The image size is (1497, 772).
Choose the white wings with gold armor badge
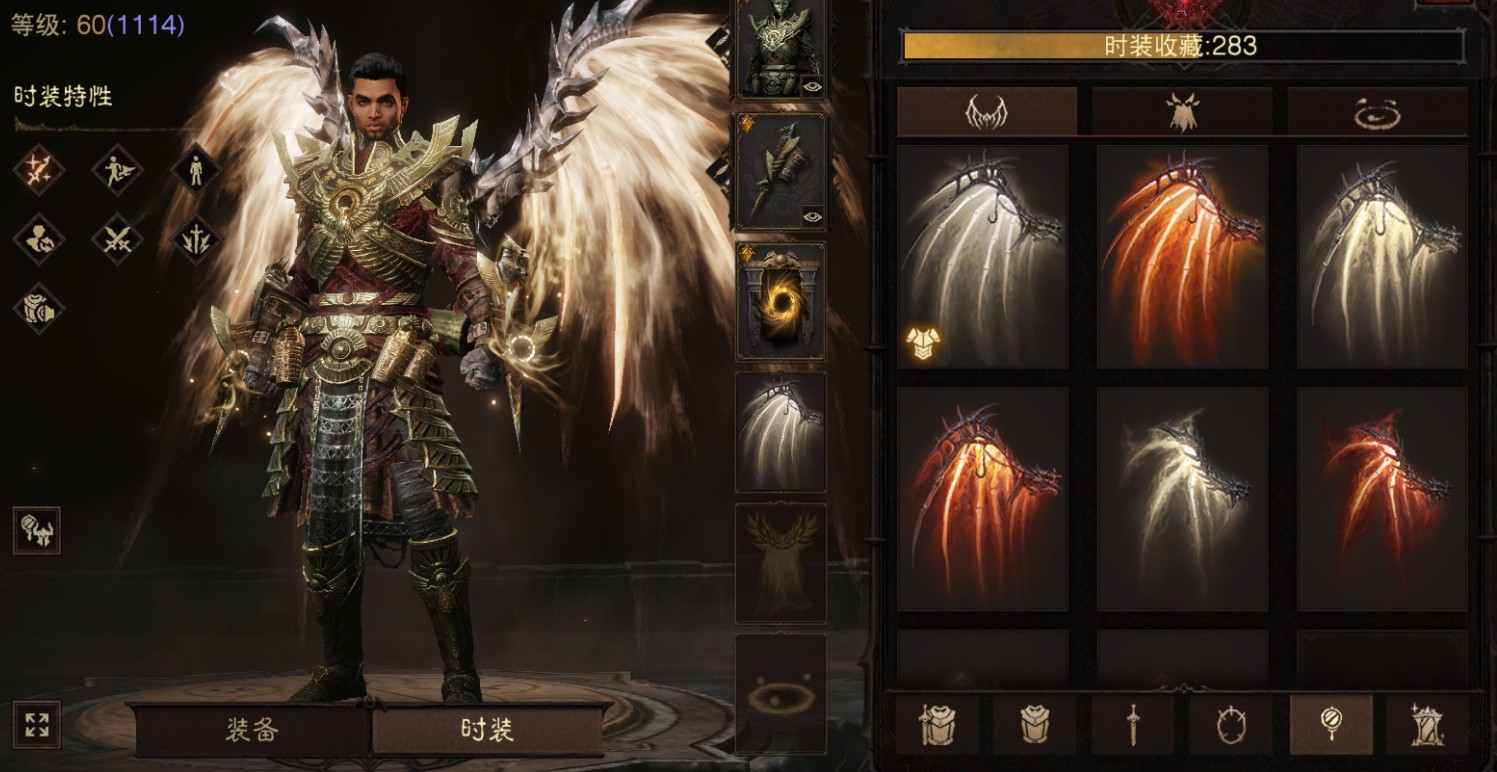983,257
